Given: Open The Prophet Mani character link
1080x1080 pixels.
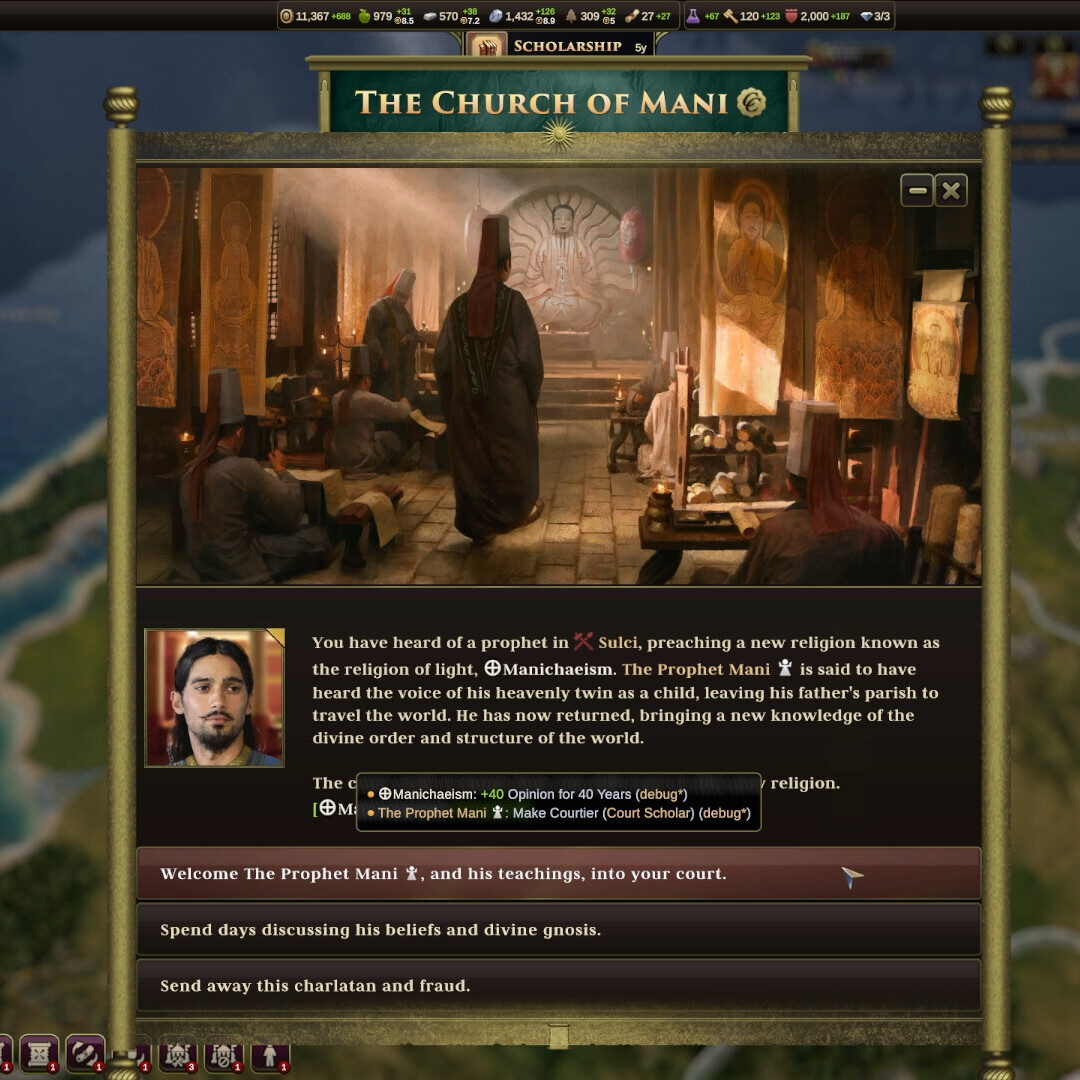Looking at the screenshot, I should click(x=696, y=669).
